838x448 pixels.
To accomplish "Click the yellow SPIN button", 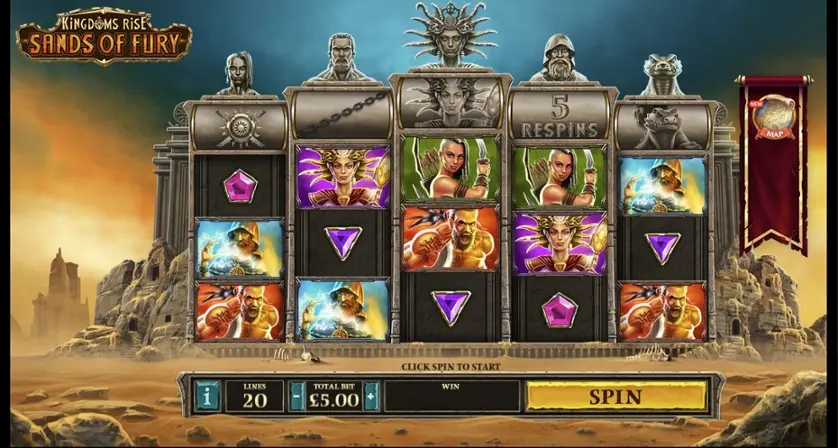I will [x=615, y=396].
